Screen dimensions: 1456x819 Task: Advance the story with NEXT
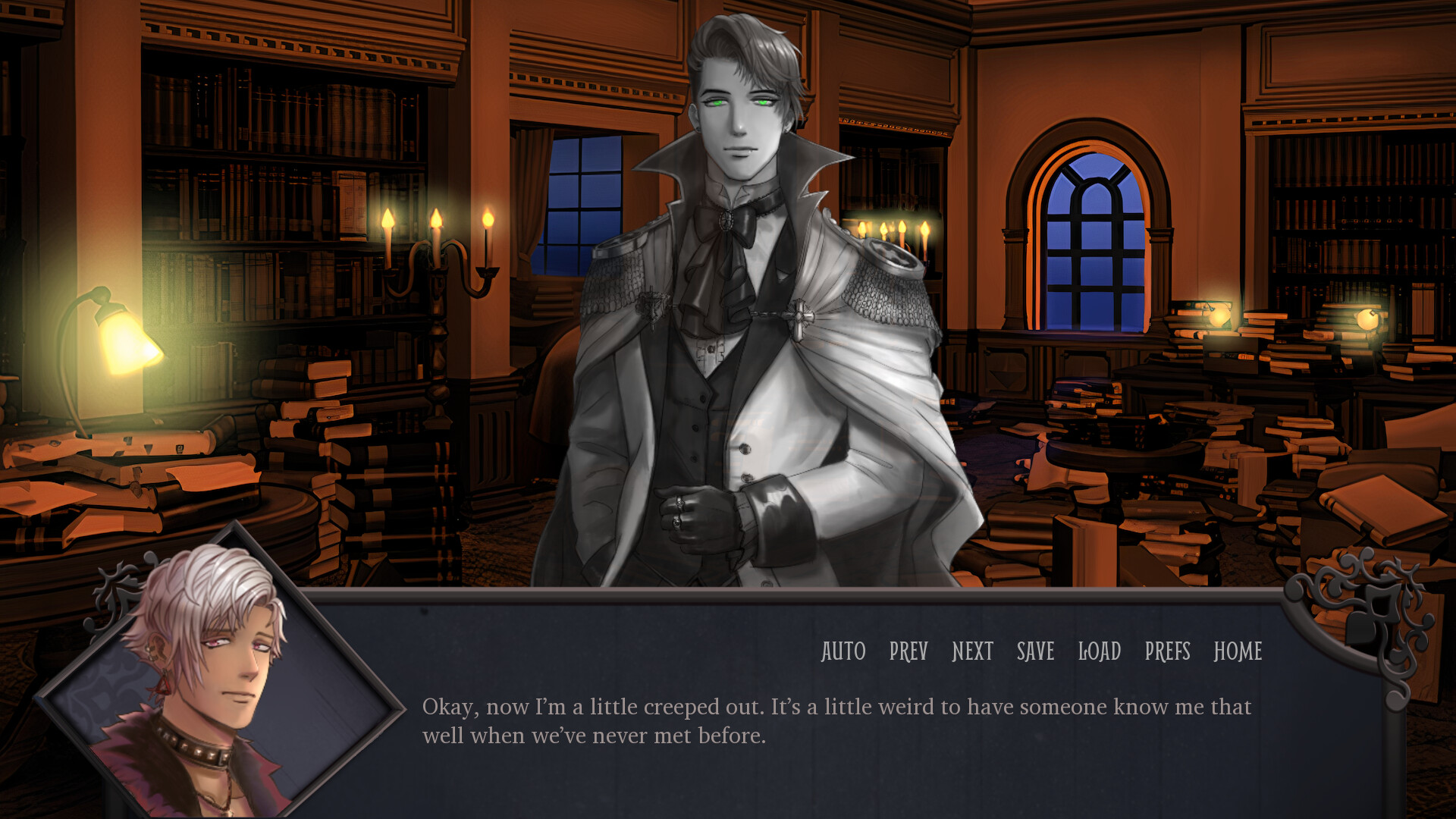(x=973, y=652)
